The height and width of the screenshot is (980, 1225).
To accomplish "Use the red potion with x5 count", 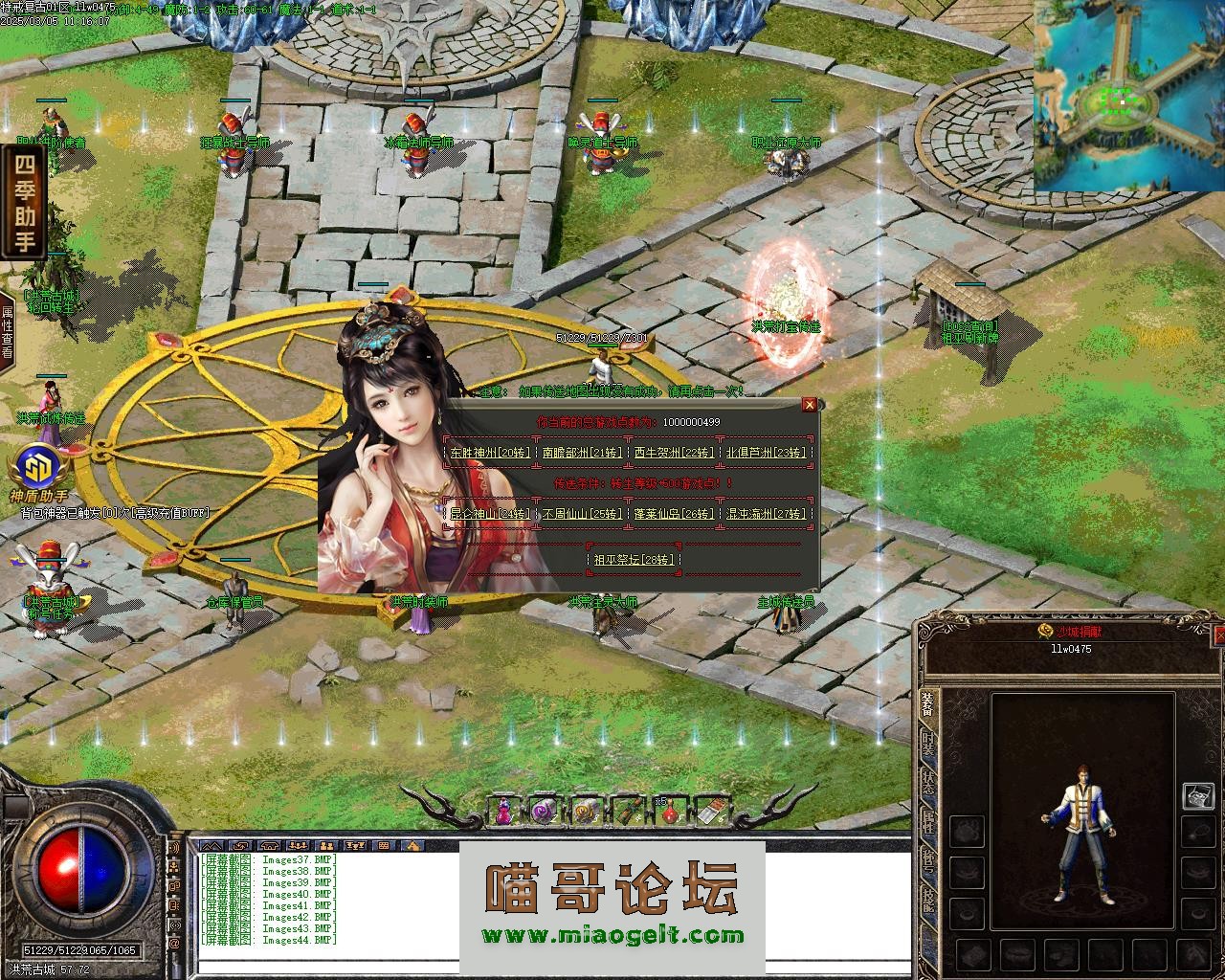I will 669,812.
